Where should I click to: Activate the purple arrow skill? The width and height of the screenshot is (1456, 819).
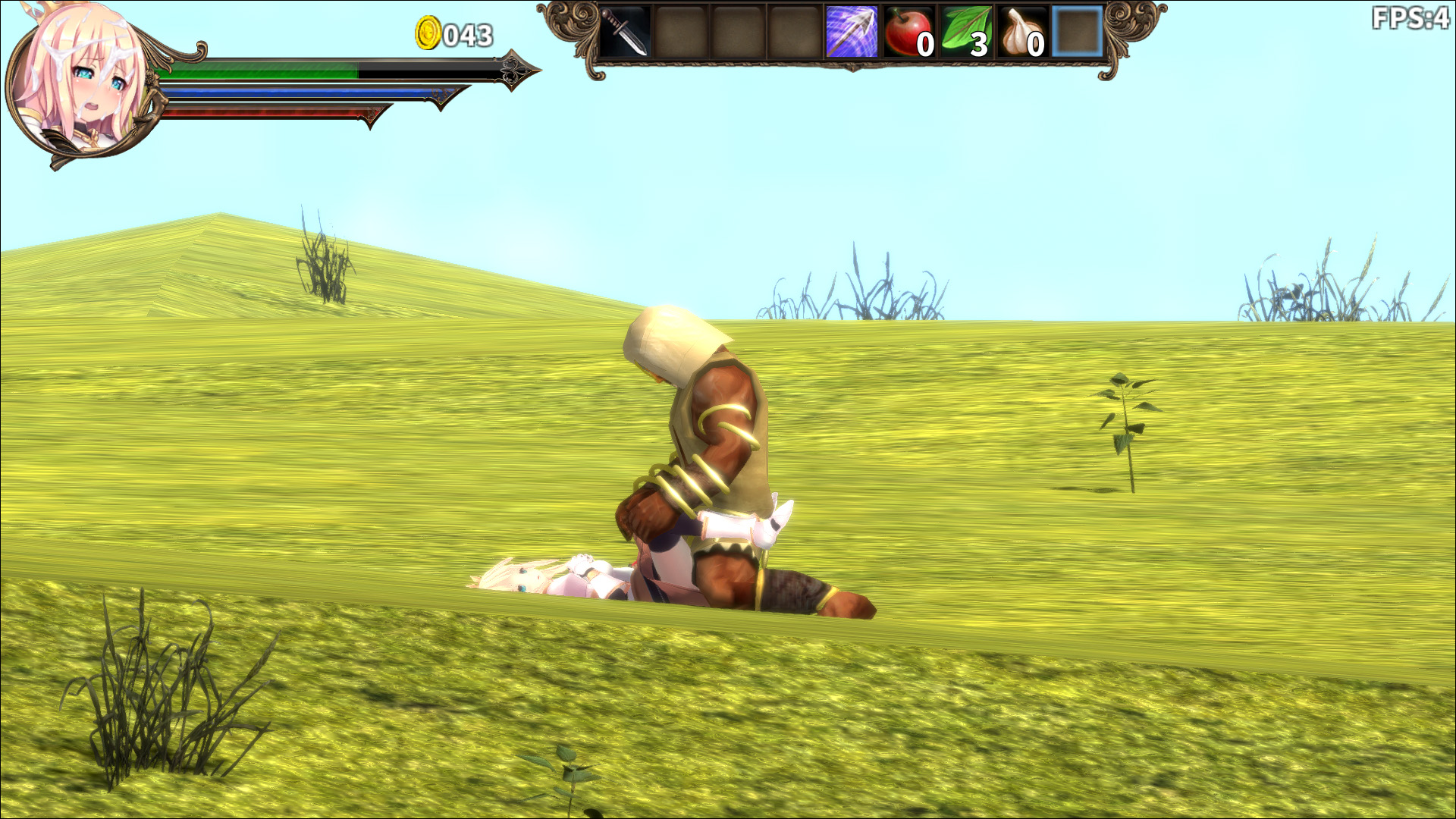click(x=851, y=32)
